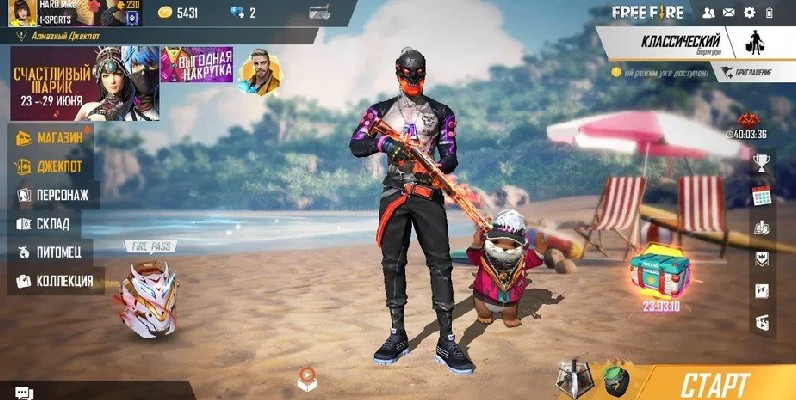Open the КОЛЛЕКЦИЯ collection menu
This screenshot has height=400, width=796.
(x=57, y=281)
